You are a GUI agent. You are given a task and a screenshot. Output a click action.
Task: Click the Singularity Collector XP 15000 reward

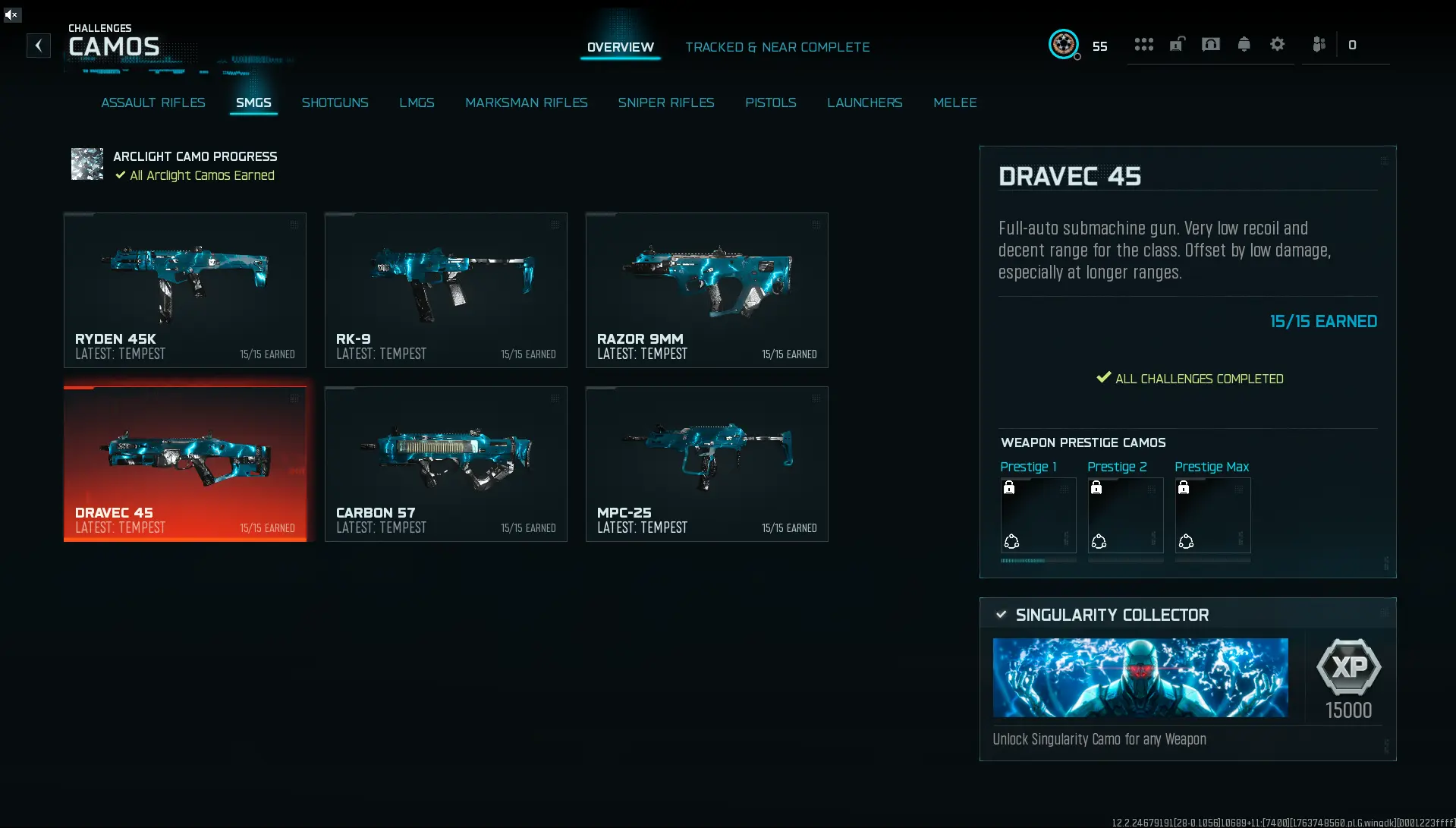point(1350,677)
